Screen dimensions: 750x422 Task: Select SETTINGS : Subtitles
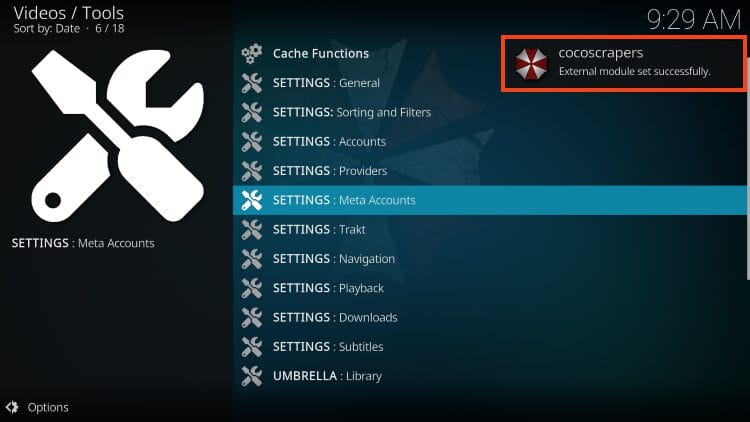(328, 347)
